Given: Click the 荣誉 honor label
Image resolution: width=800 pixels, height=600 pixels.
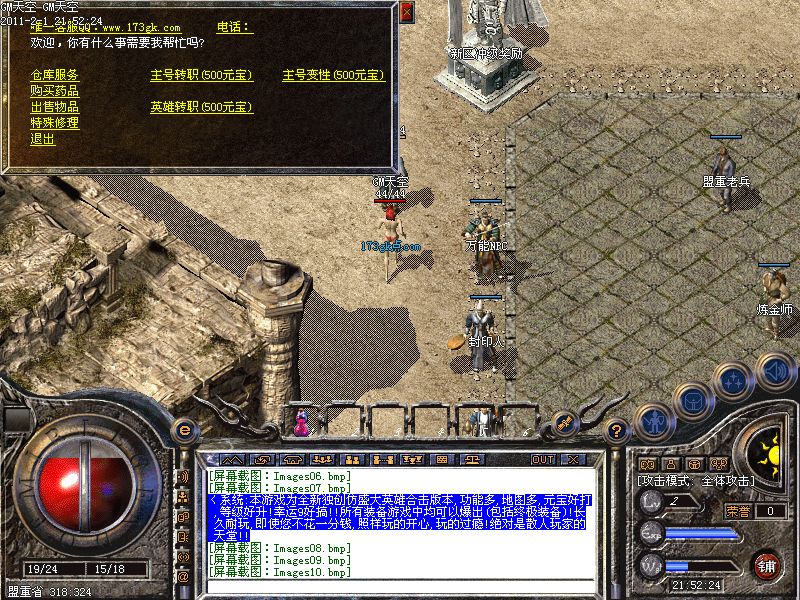Looking at the screenshot, I should coord(738,511).
